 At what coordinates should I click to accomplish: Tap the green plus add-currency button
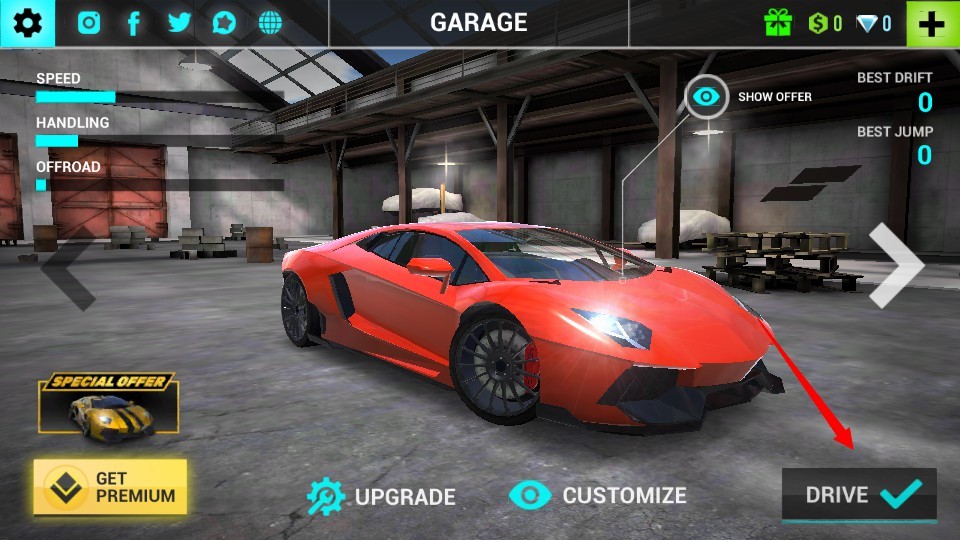click(x=932, y=23)
